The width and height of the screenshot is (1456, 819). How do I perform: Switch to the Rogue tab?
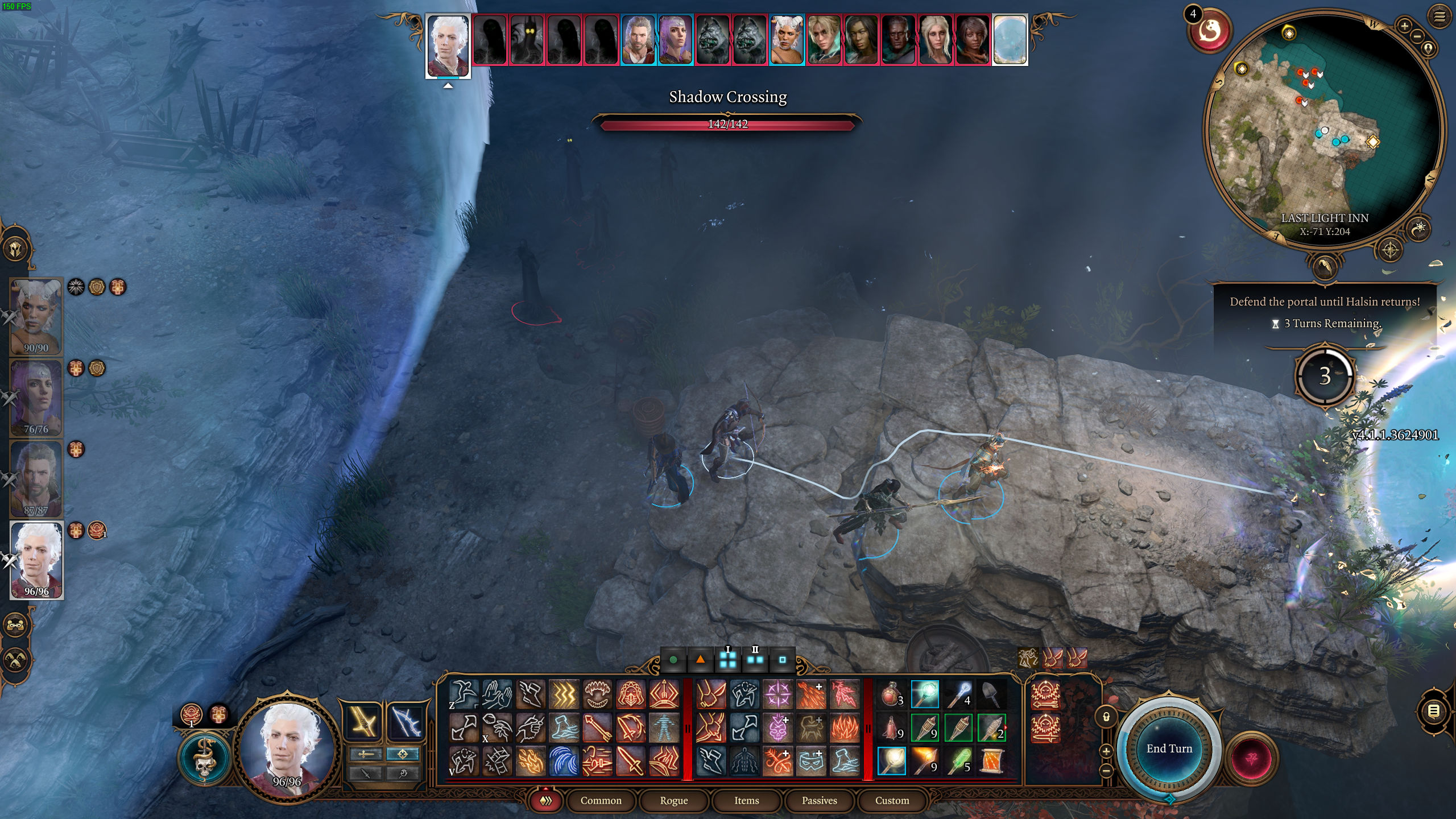click(674, 801)
